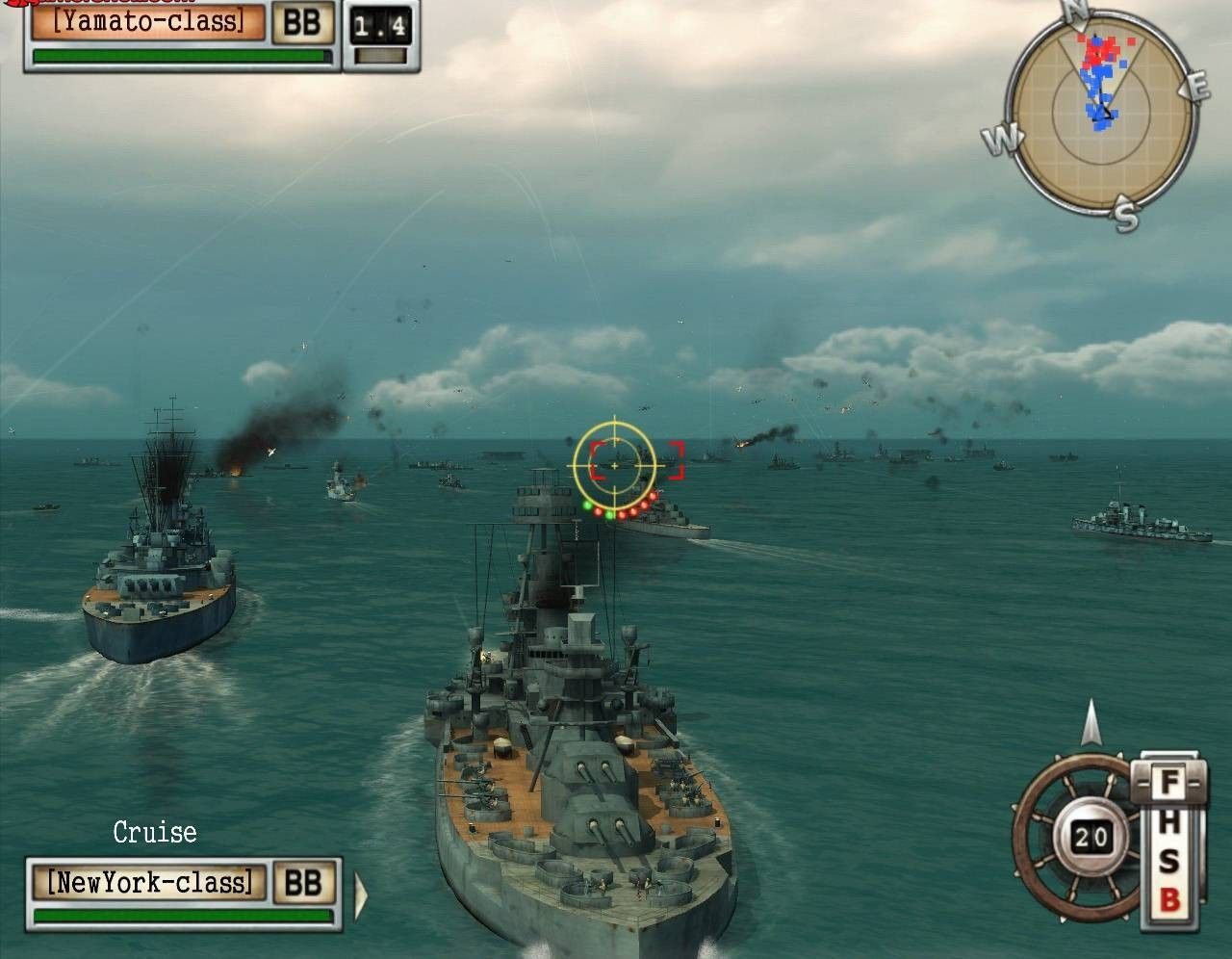Choose the red B reverse throttle setting
1232x959 pixels.
click(x=1169, y=900)
